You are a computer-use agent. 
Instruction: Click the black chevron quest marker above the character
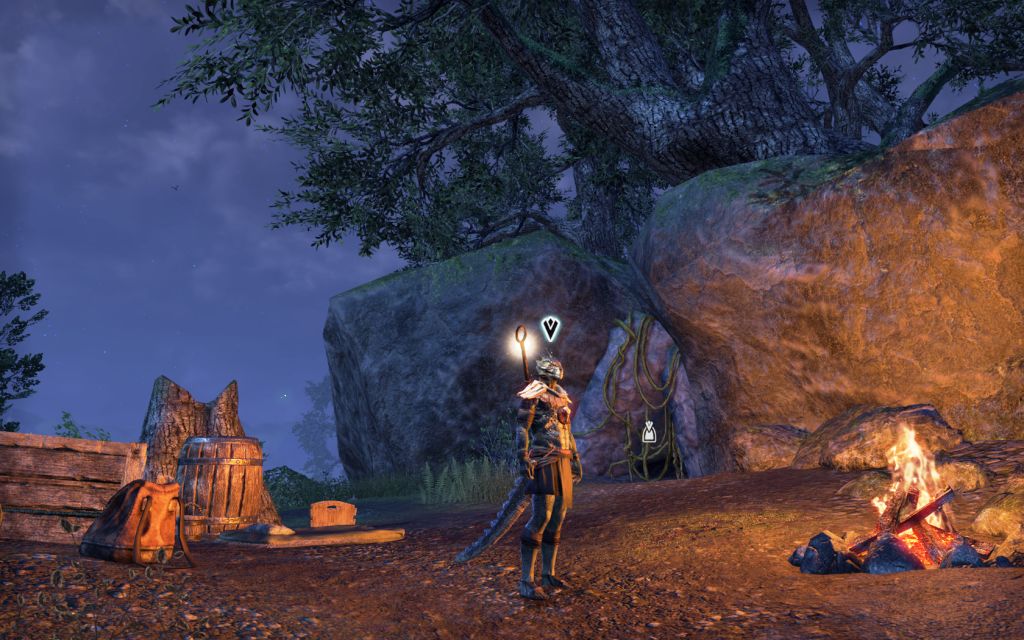[x=550, y=328]
